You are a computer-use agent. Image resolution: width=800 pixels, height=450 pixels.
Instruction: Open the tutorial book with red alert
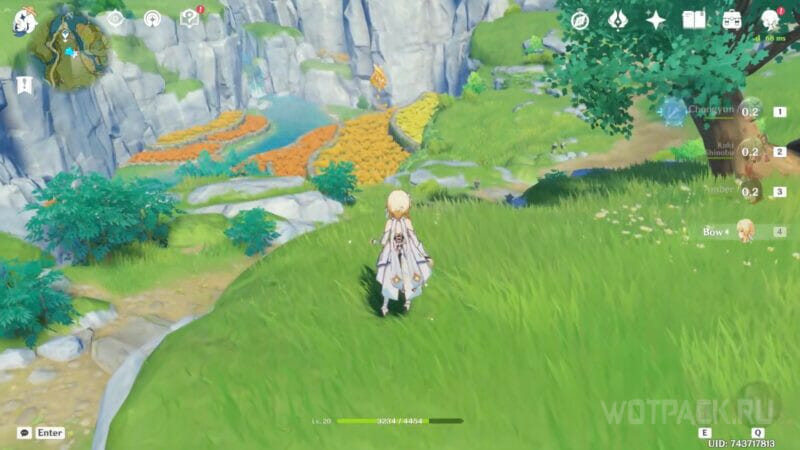[x=190, y=18]
